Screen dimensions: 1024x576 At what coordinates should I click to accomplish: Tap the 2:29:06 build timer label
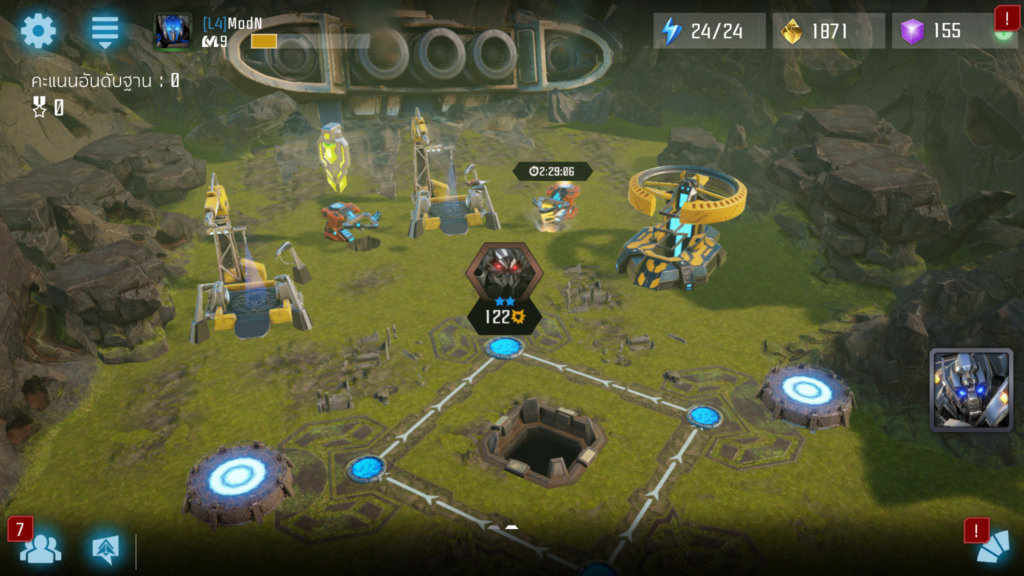tap(552, 172)
